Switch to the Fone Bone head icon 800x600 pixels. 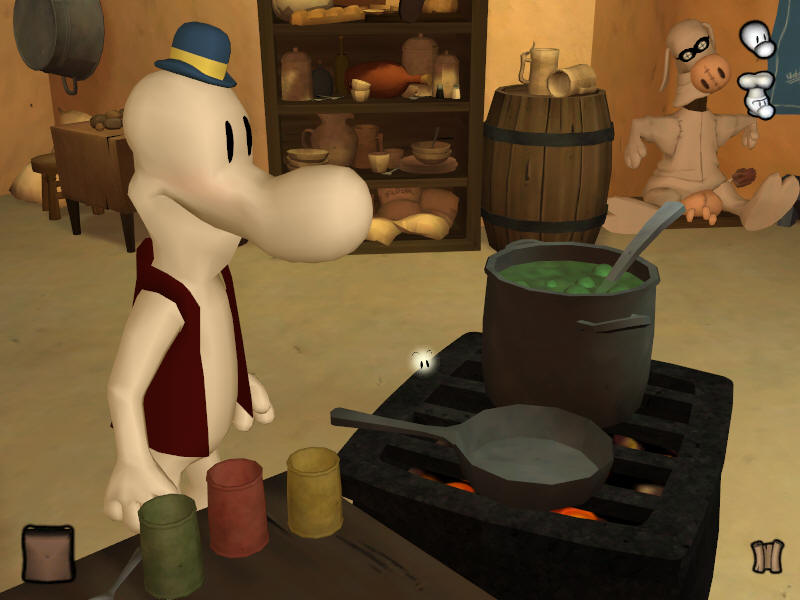click(x=757, y=39)
